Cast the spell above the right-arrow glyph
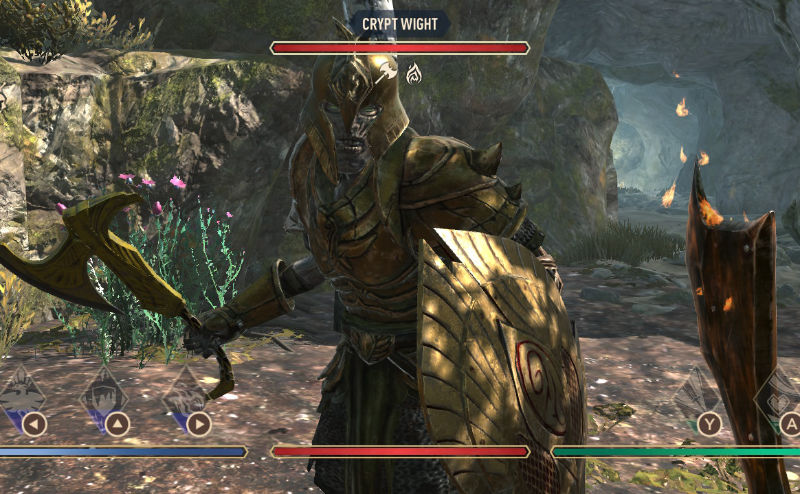800x494 pixels. coord(187,392)
